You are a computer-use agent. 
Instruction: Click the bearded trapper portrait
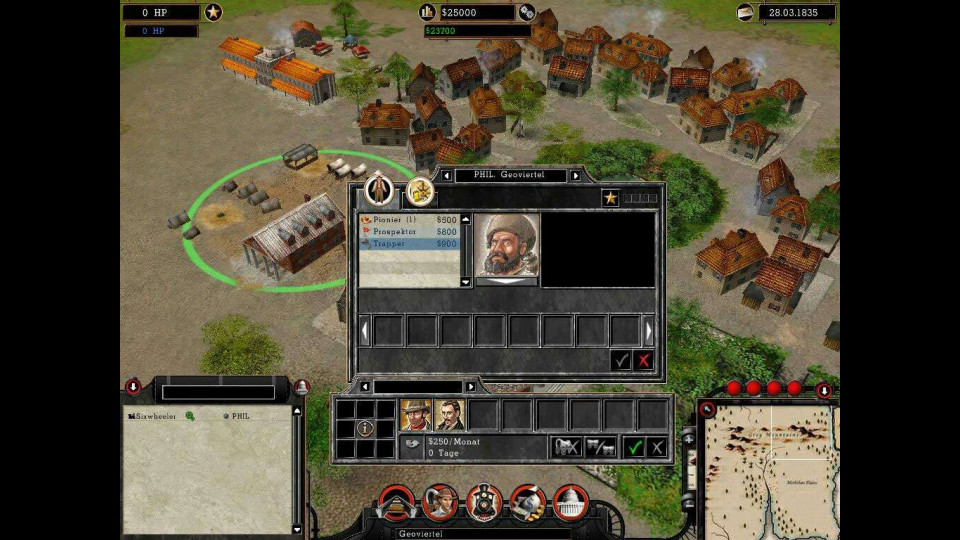tap(506, 246)
